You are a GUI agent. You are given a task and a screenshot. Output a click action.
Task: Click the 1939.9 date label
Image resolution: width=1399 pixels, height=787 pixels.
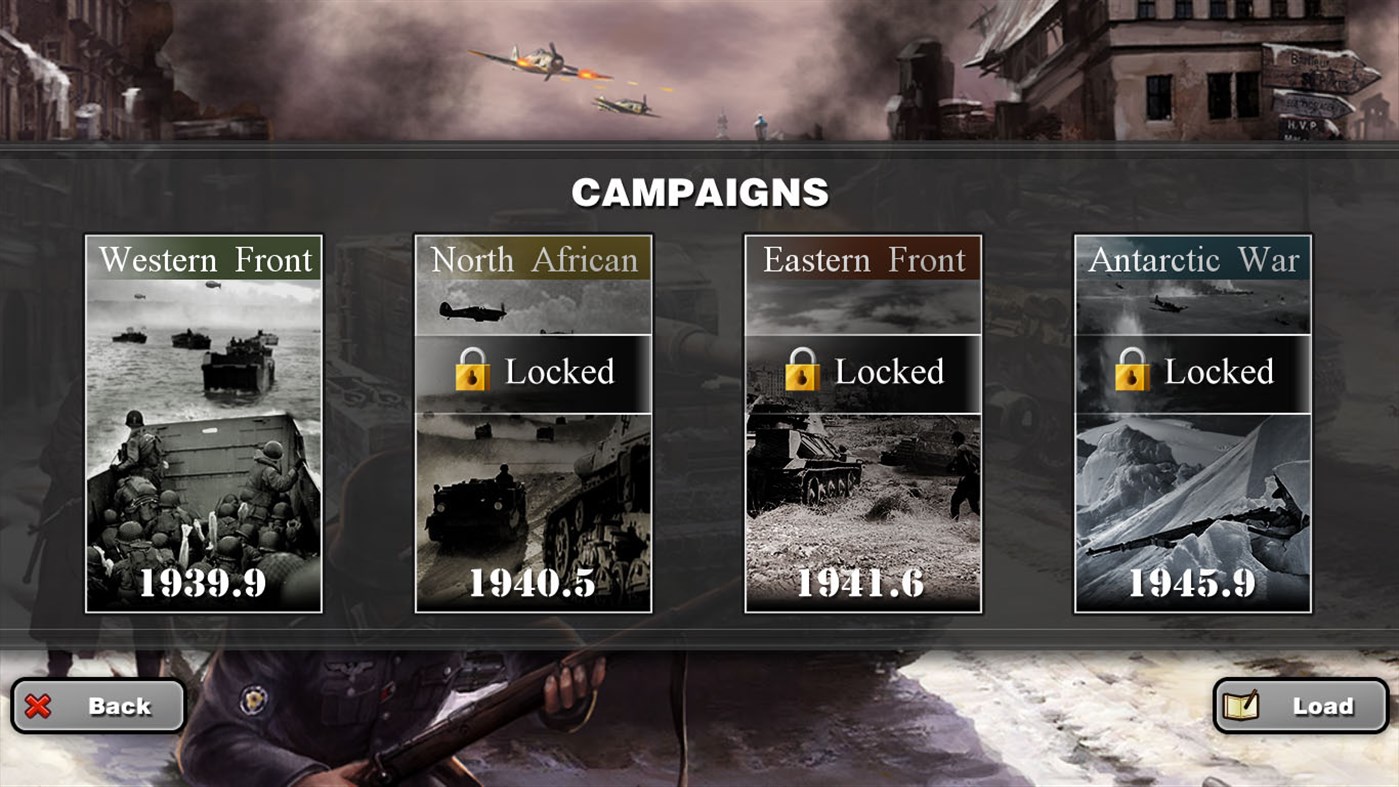click(203, 585)
